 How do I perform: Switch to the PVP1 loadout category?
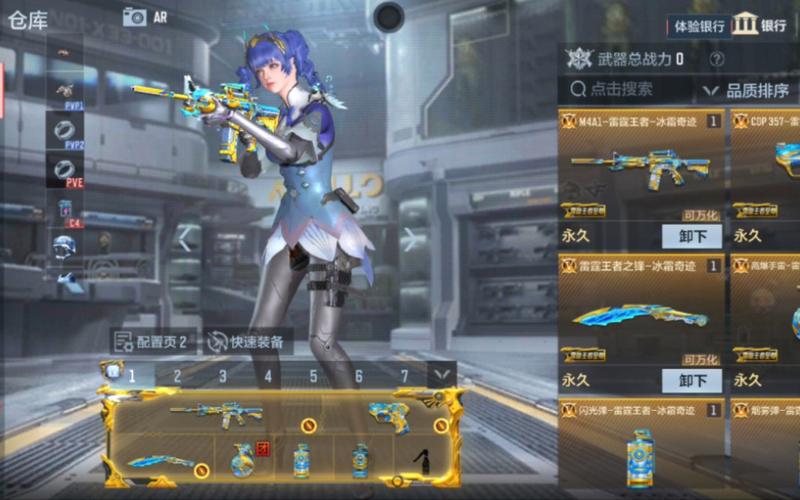[65, 91]
